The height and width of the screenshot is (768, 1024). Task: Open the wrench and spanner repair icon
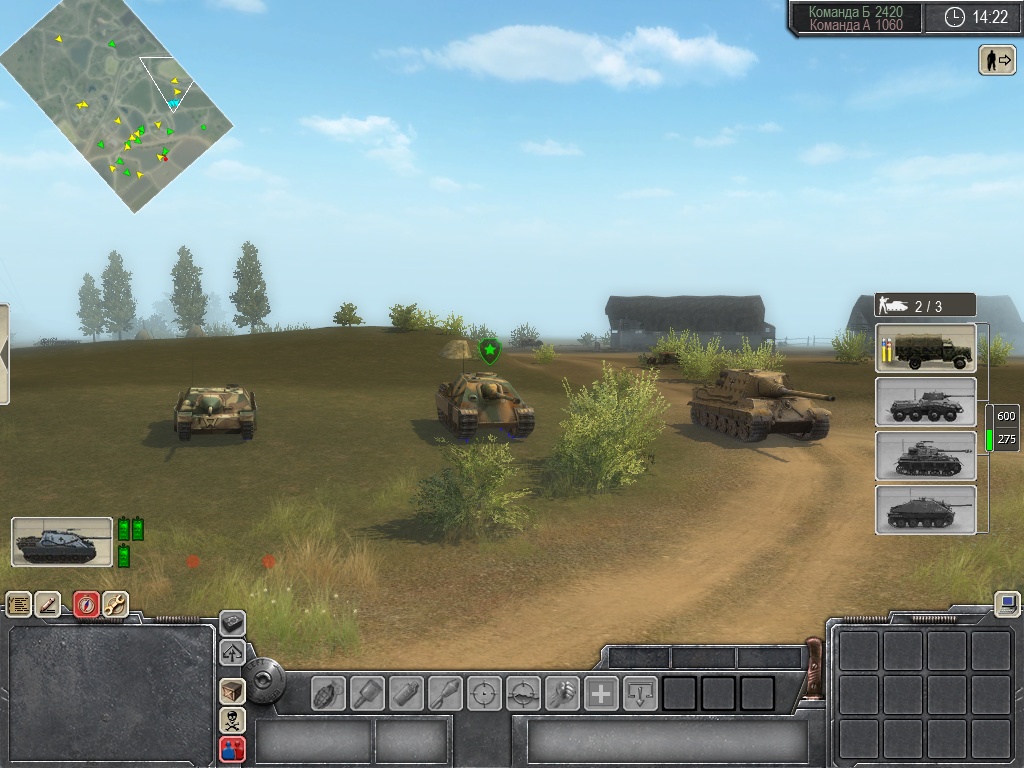115,604
